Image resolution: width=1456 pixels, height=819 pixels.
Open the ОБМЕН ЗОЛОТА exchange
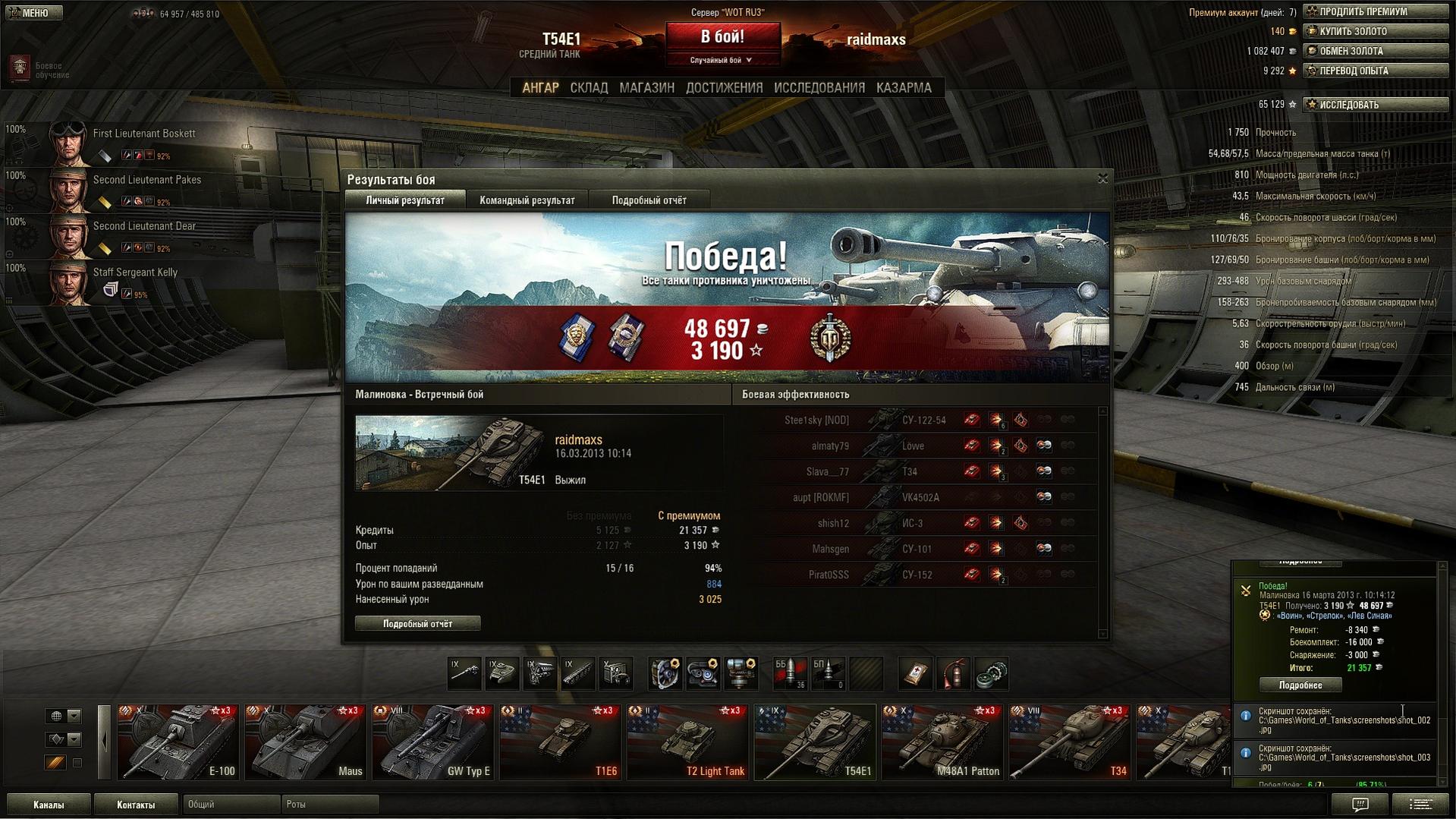1375,51
